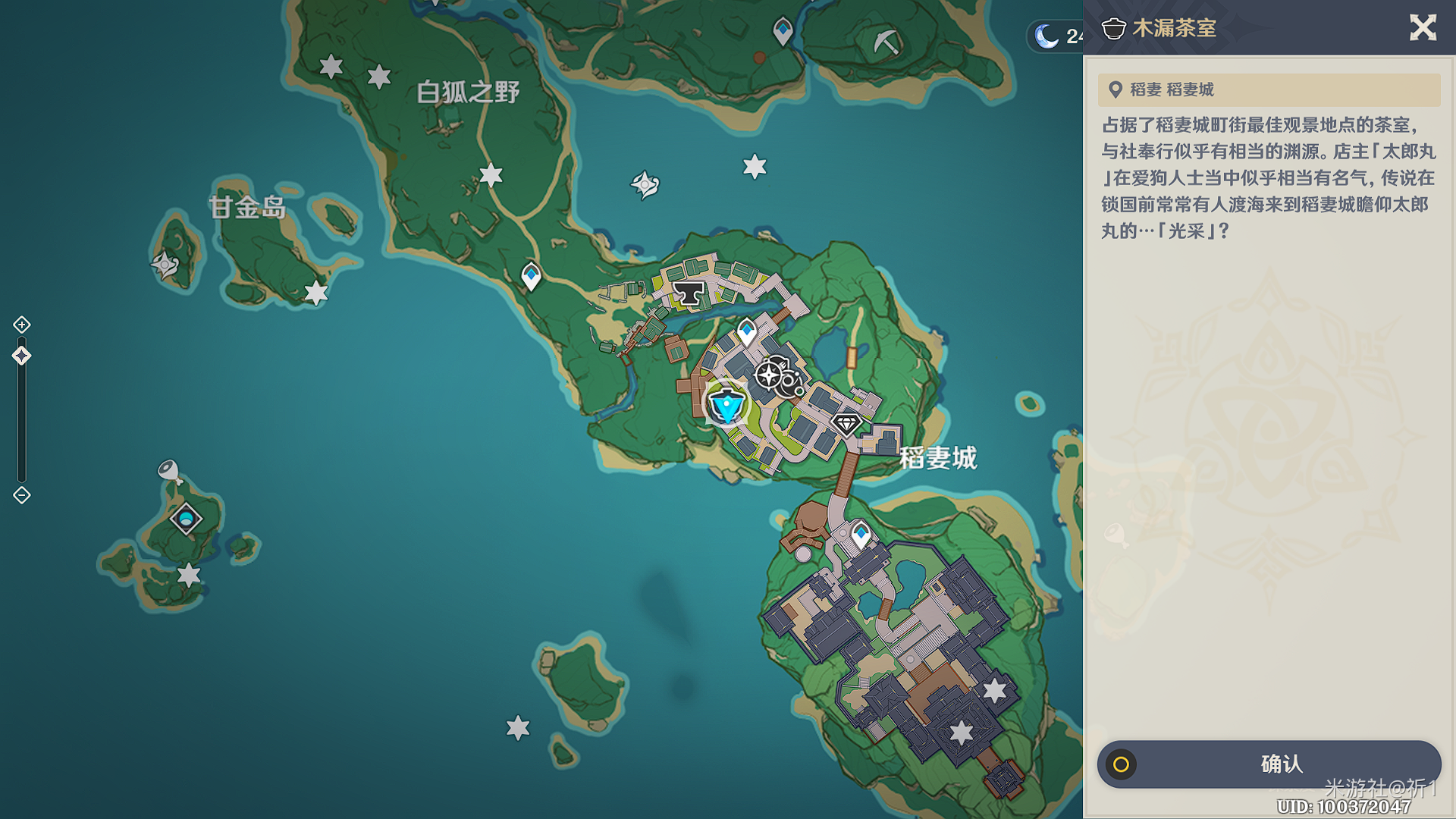
Task: Zoom in on the map
Action: click(x=22, y=325)
